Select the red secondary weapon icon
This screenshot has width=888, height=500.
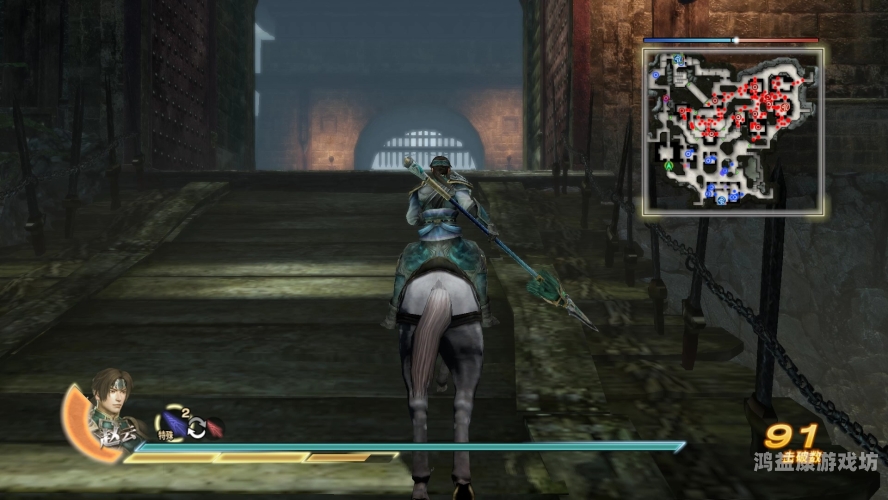coord(213,428)
